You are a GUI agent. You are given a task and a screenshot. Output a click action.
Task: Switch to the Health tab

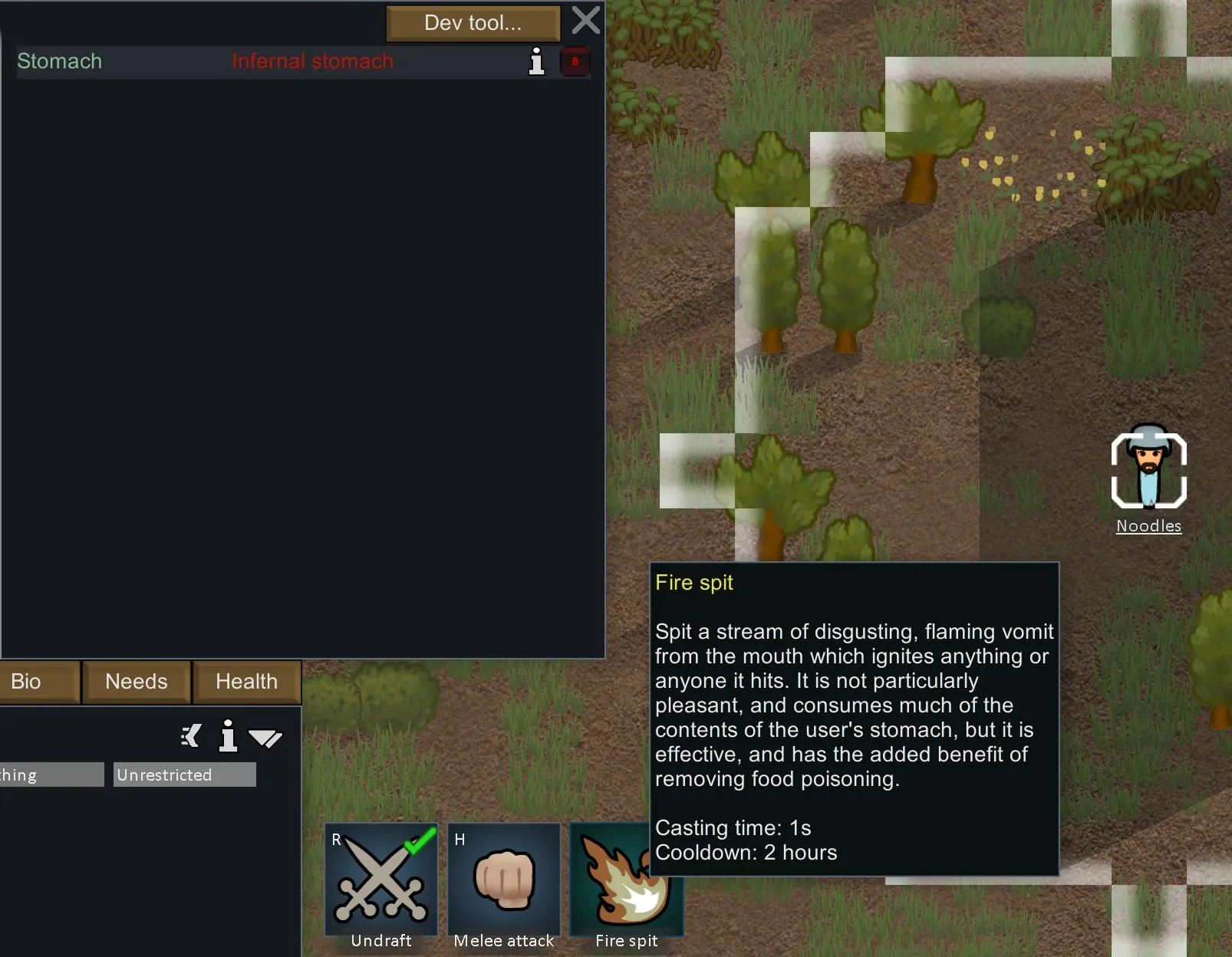coord(246,682)
